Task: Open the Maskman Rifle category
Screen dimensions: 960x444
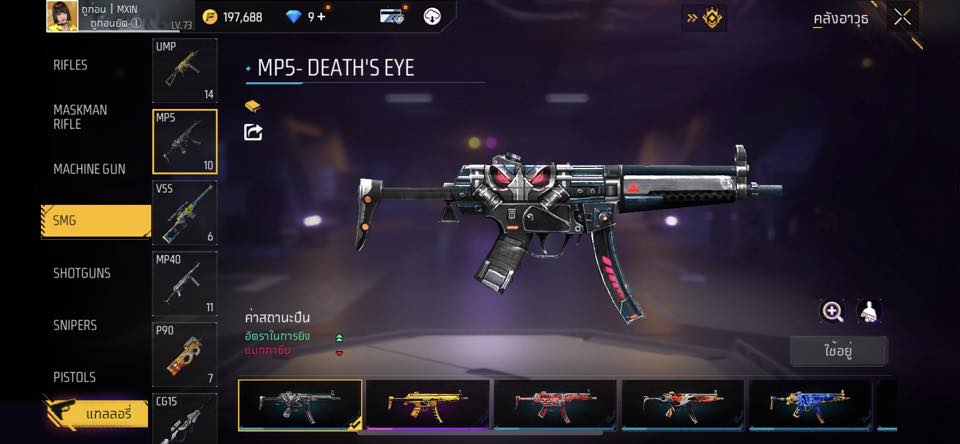Action: tap(80, 117)
